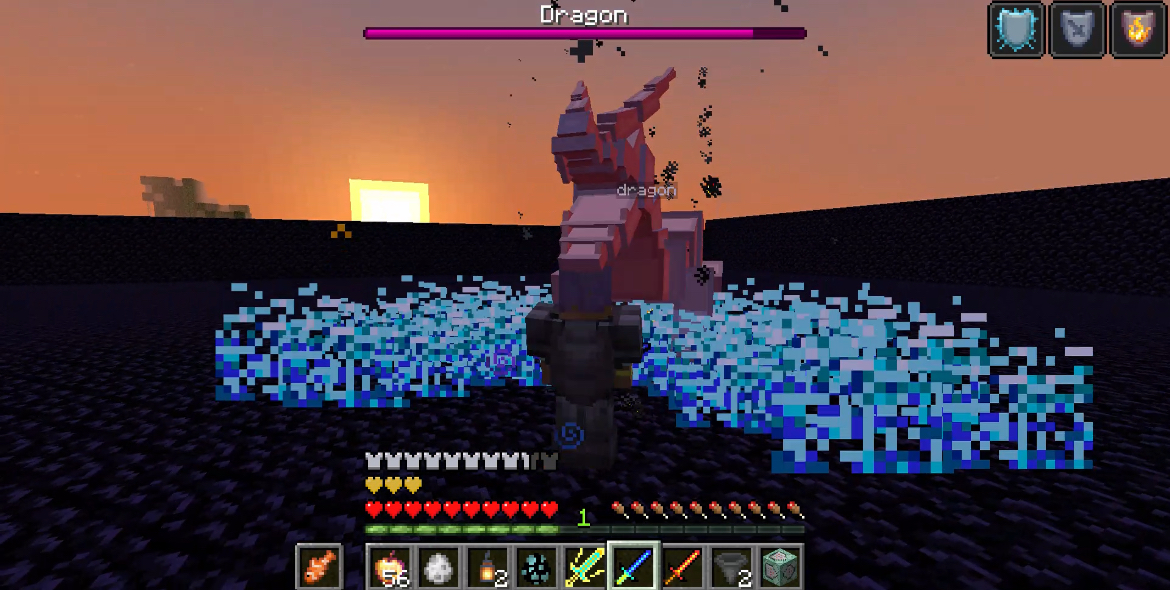
Task: Select the enchanted golden apple hotbar slot
Action: point(389,567)
